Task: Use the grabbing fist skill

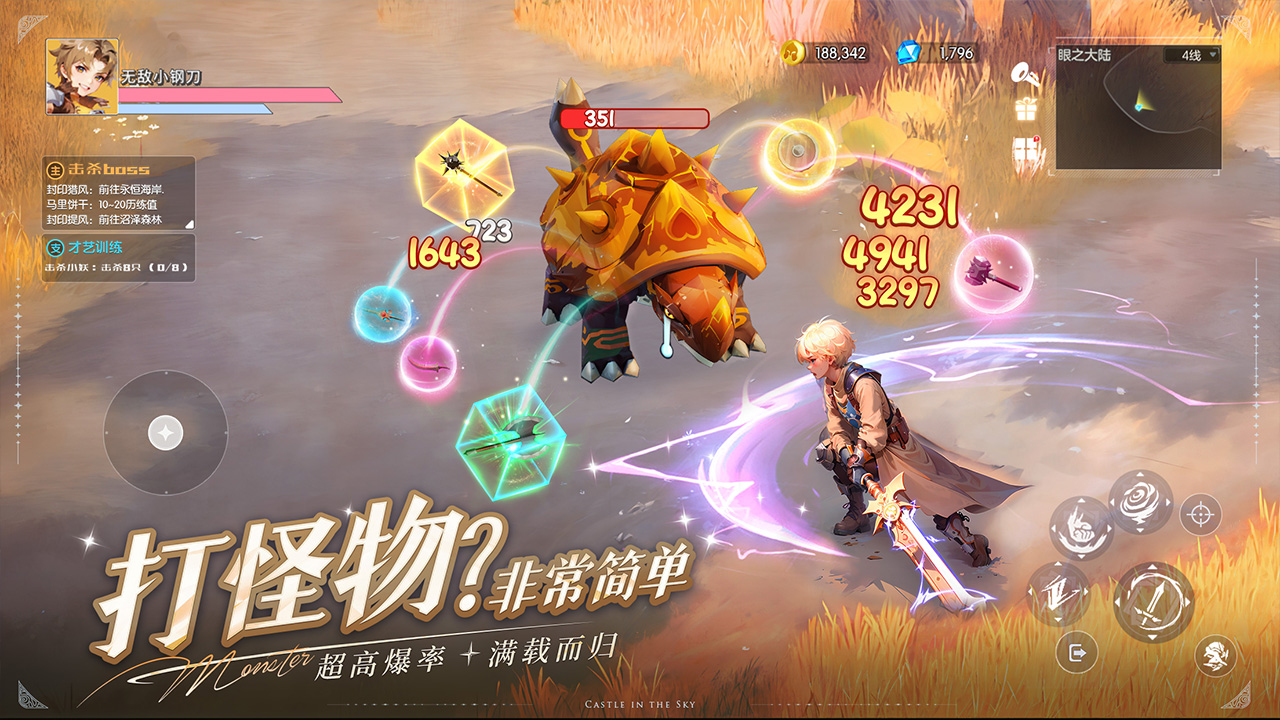Action: click(1080, 529)
